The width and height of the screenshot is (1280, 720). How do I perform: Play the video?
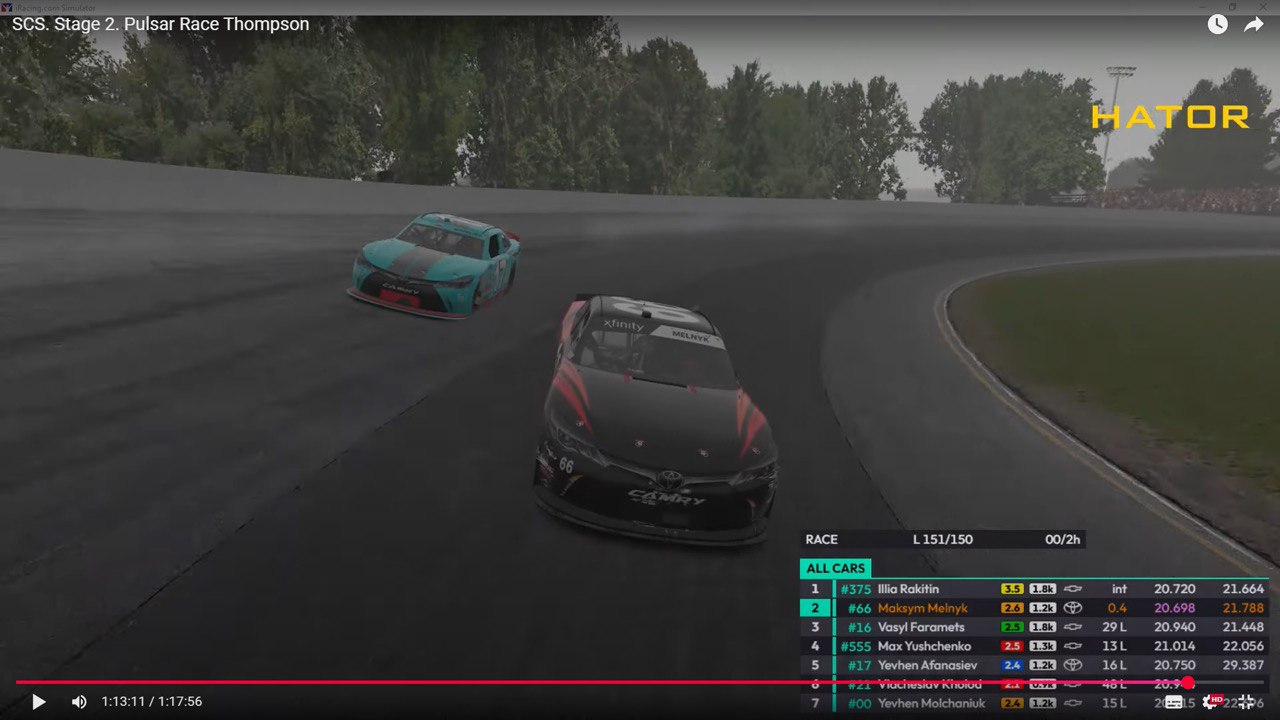click(x=39, y=702)
